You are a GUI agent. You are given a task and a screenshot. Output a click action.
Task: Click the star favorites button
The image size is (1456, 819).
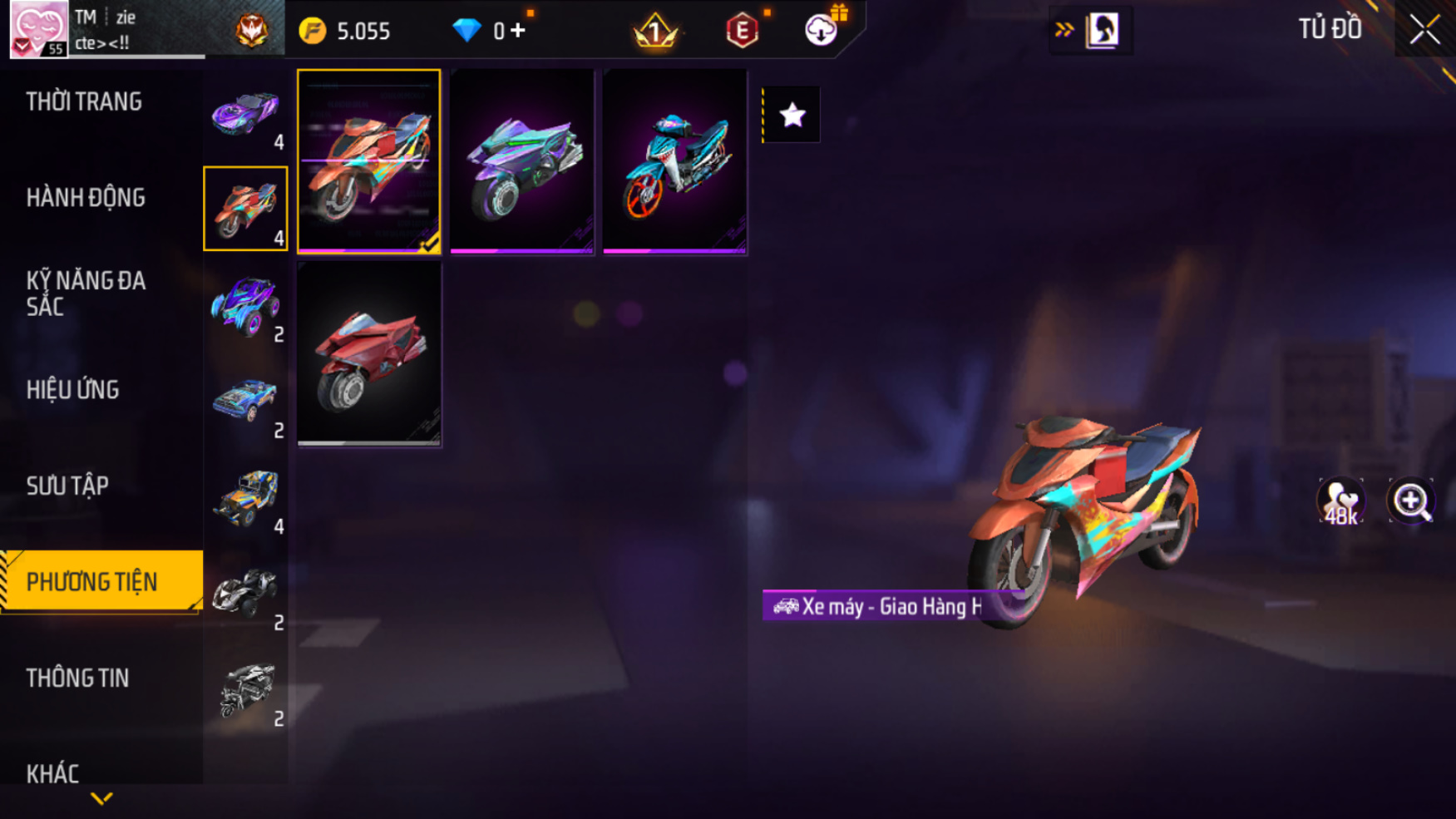point(792,115)
